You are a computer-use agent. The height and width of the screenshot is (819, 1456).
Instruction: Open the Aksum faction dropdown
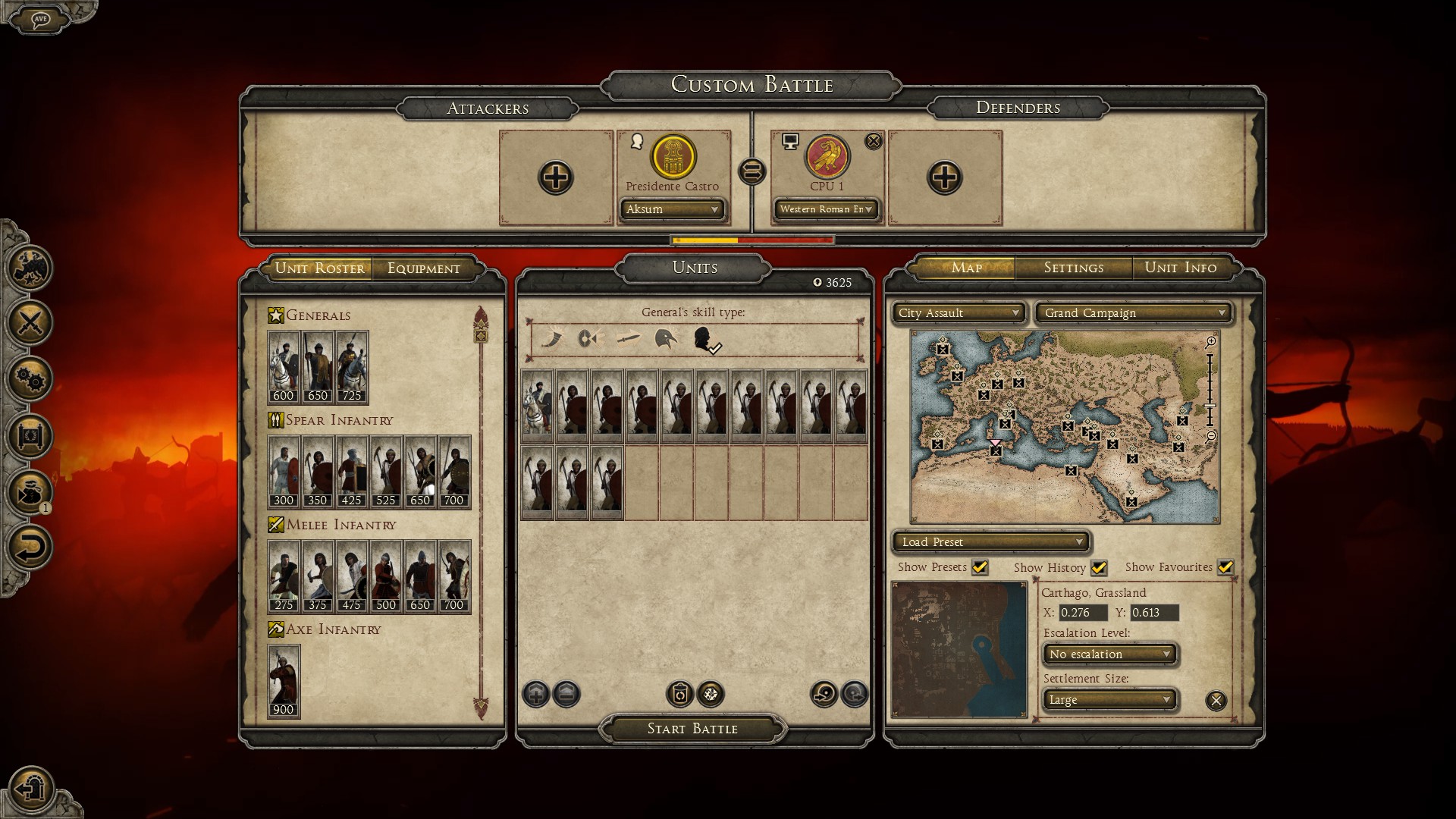pos(672,209)
